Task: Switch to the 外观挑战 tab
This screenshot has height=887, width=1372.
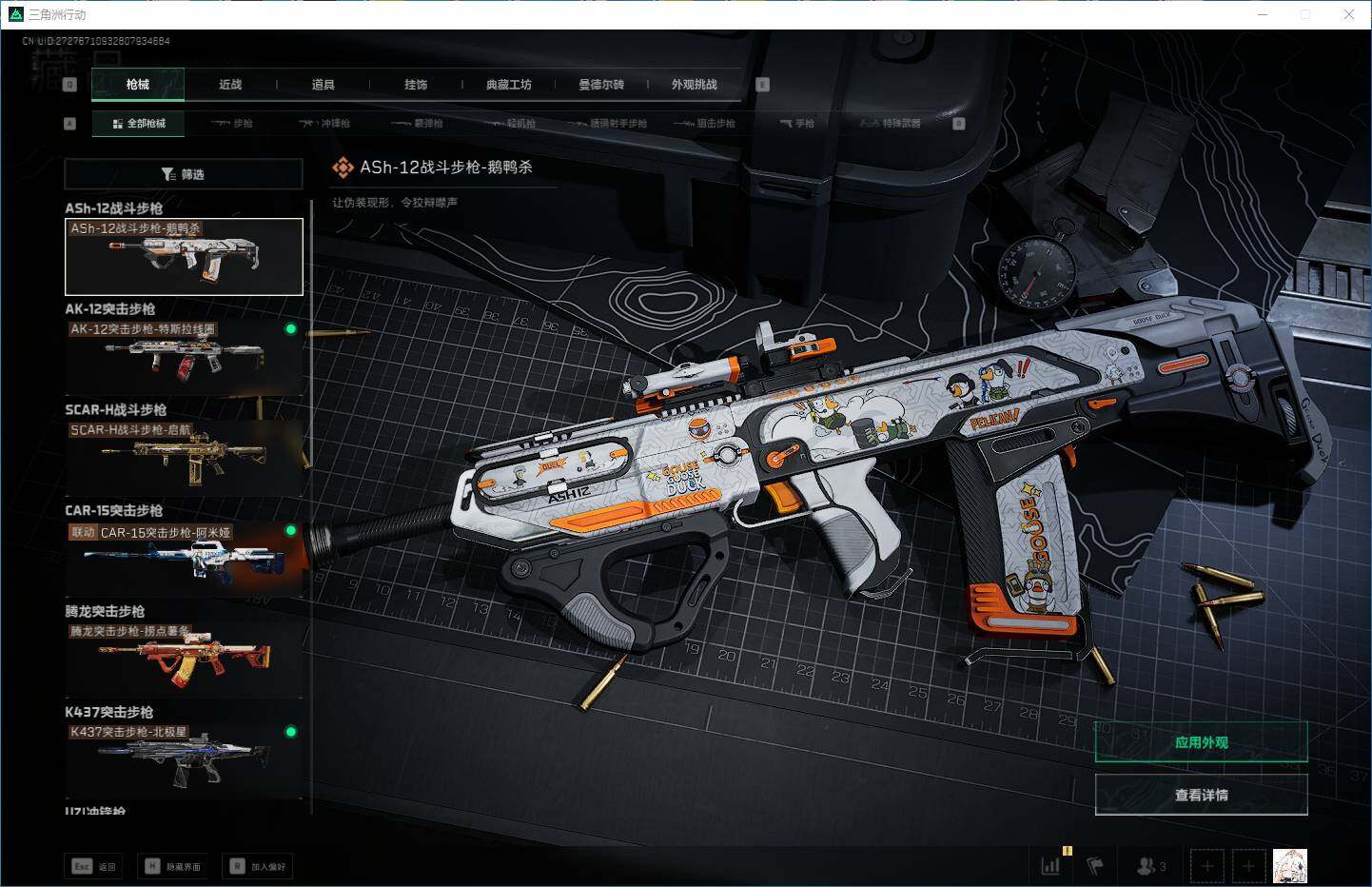Action: pyautogui.click(x=694, y=85)
